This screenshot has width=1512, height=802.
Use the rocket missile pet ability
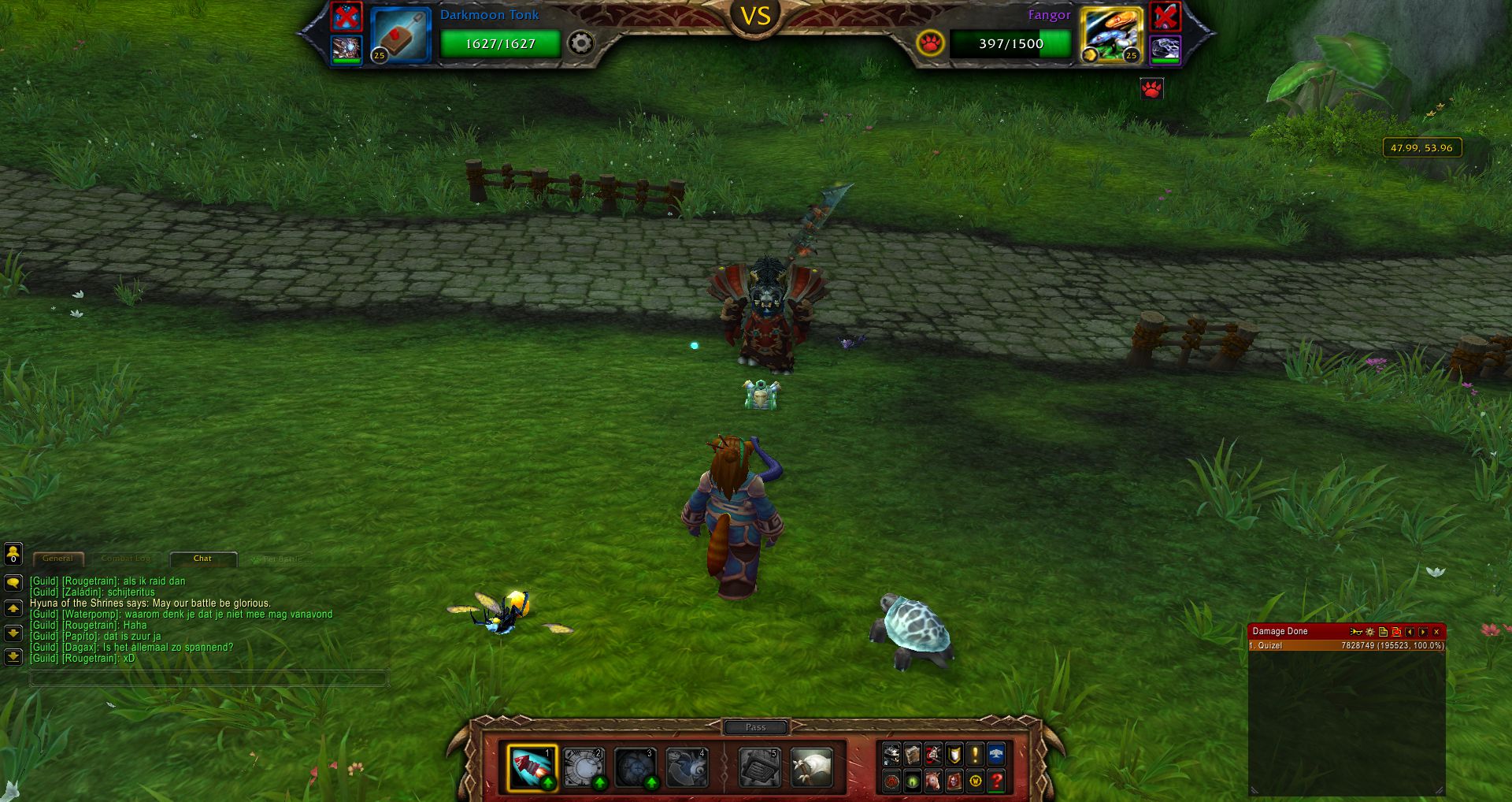pyautogui.click(x=532, y=767)
